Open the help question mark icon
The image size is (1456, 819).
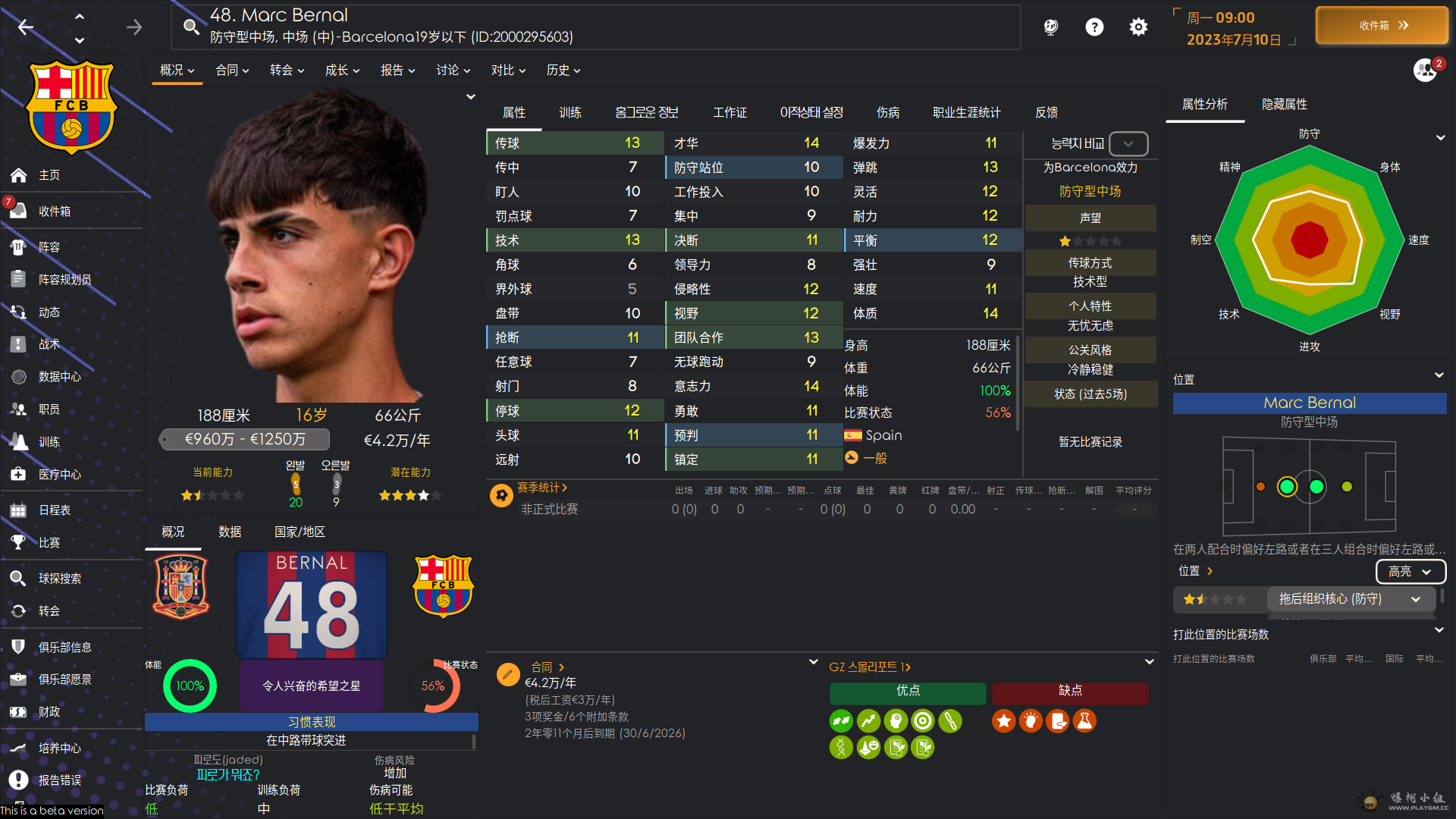point(1094,27)
